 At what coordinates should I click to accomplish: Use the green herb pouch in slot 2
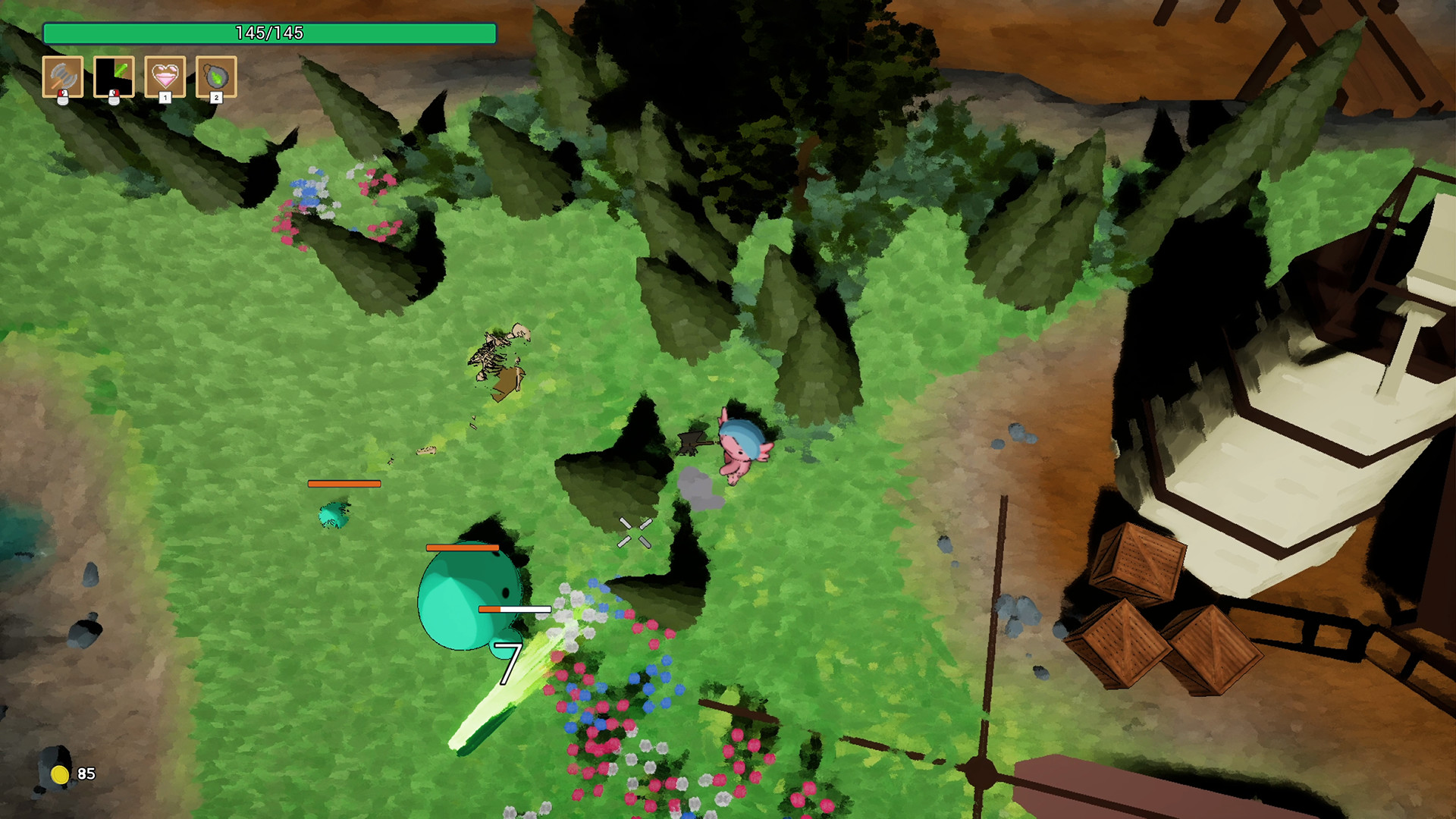216,76
